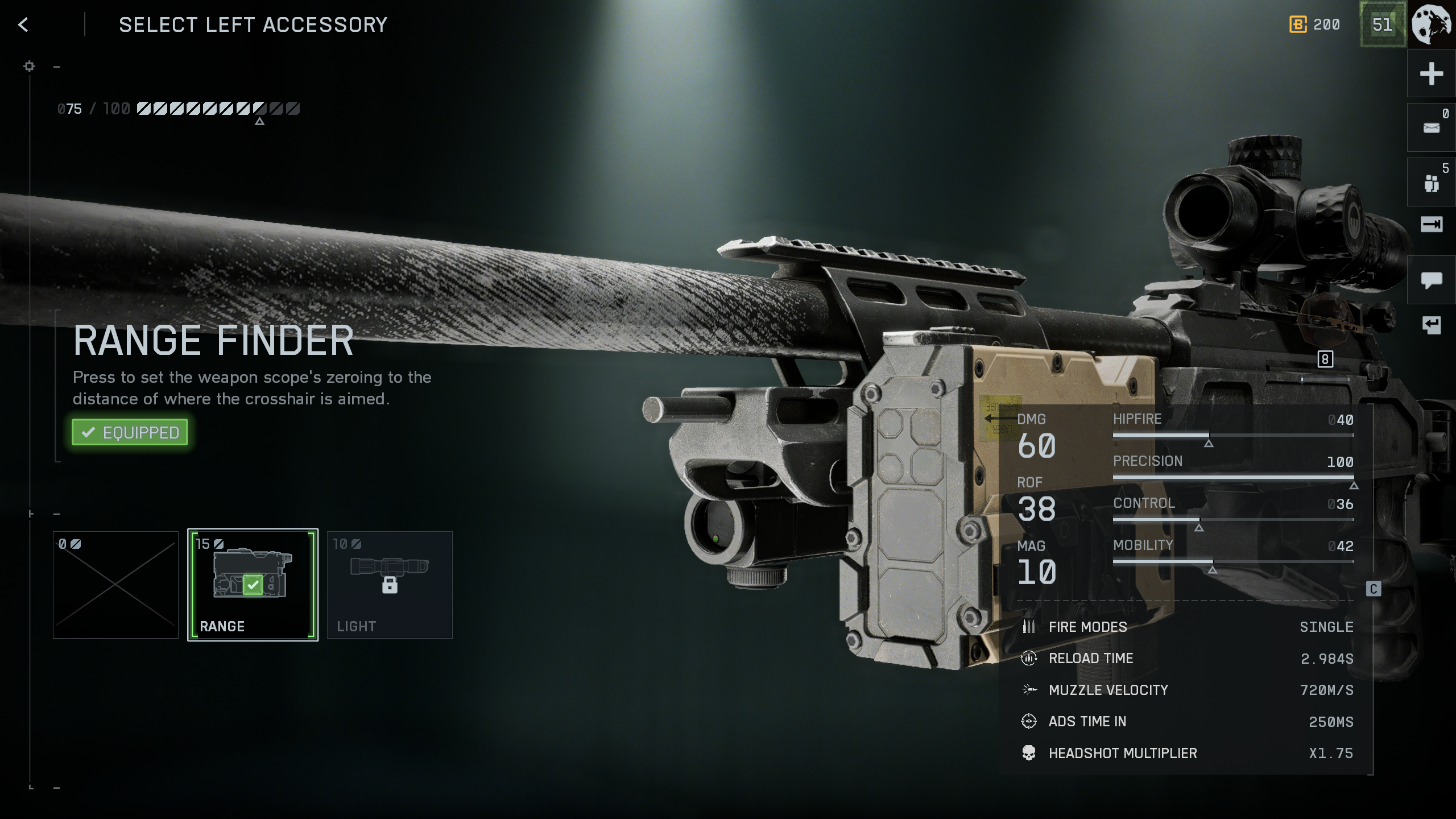1456x819 pixels.
Task: Click the level 51 rank badge
Action: [1382, 24]
